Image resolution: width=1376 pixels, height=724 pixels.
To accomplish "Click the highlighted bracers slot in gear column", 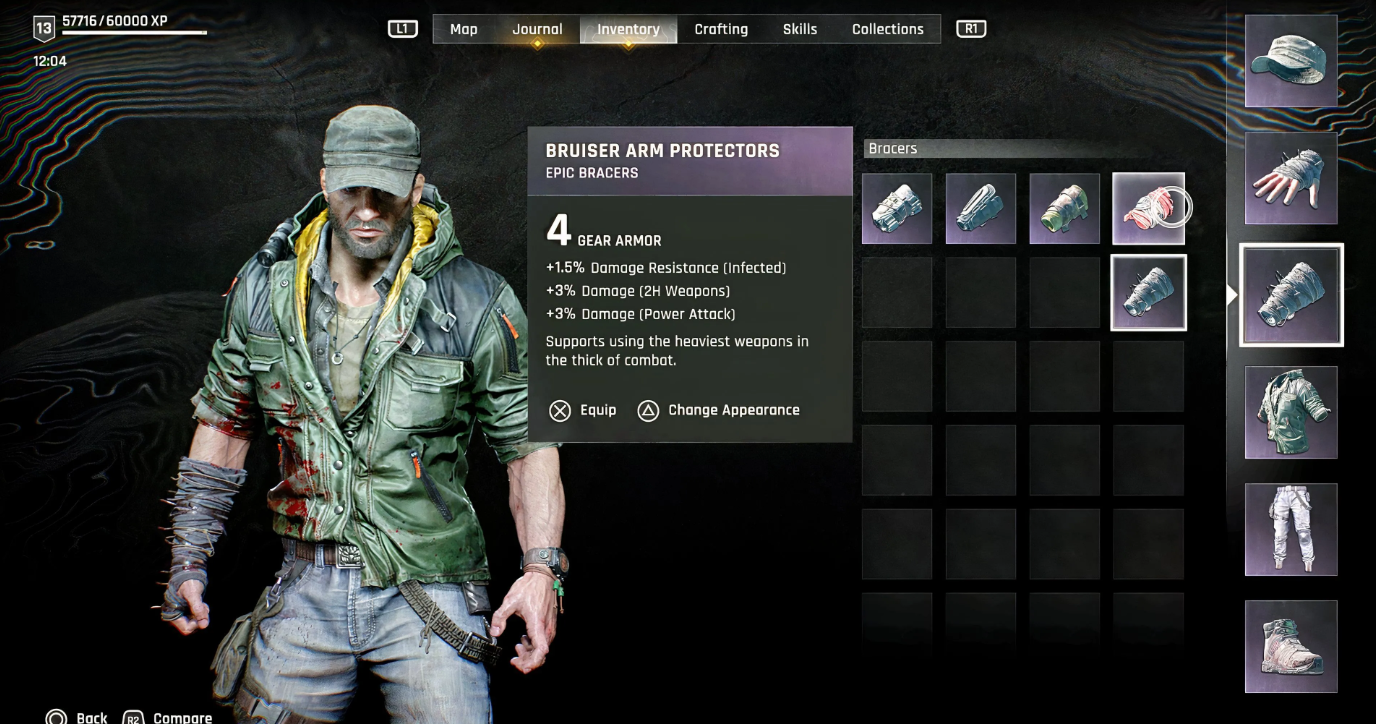I will pyautogui.click(x=1291, y=295).
